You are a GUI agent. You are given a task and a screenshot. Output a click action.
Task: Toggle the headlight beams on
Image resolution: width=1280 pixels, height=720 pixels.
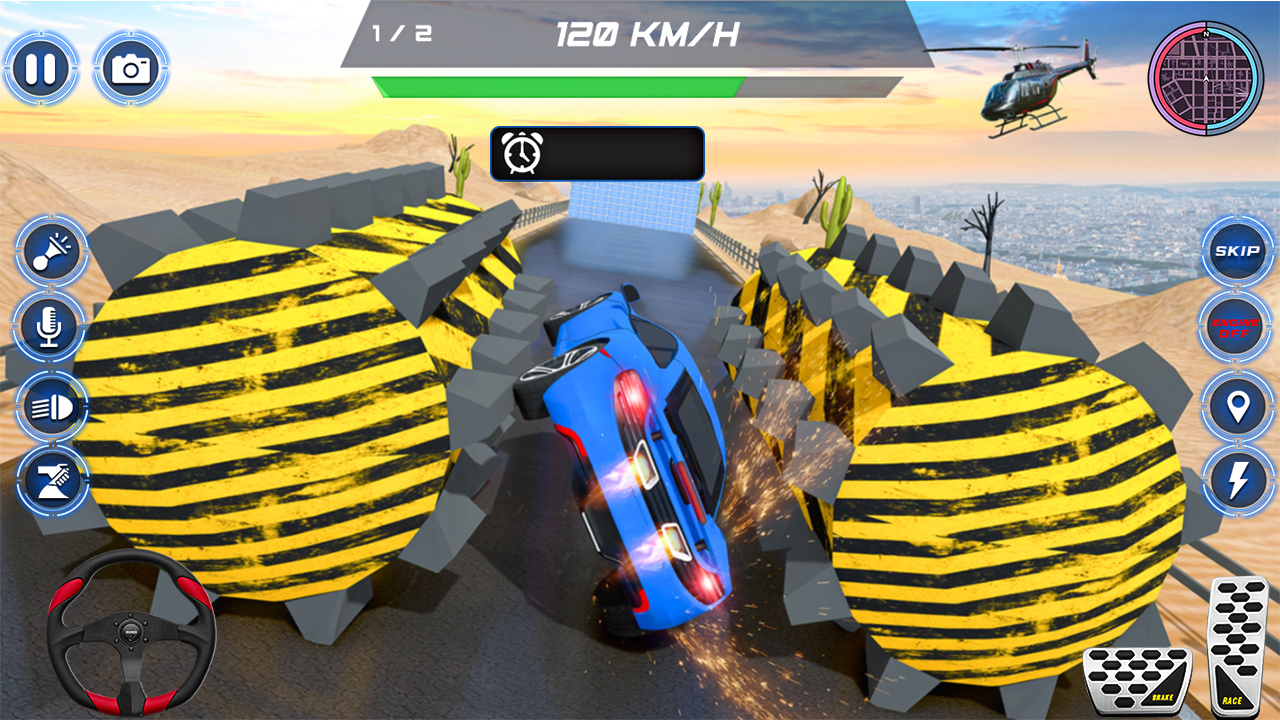coord(48,406)
